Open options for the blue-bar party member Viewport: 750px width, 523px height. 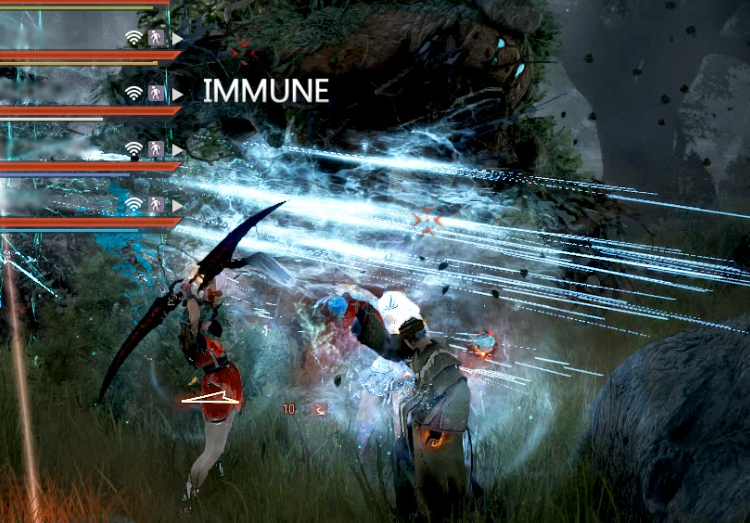(178, 204)
